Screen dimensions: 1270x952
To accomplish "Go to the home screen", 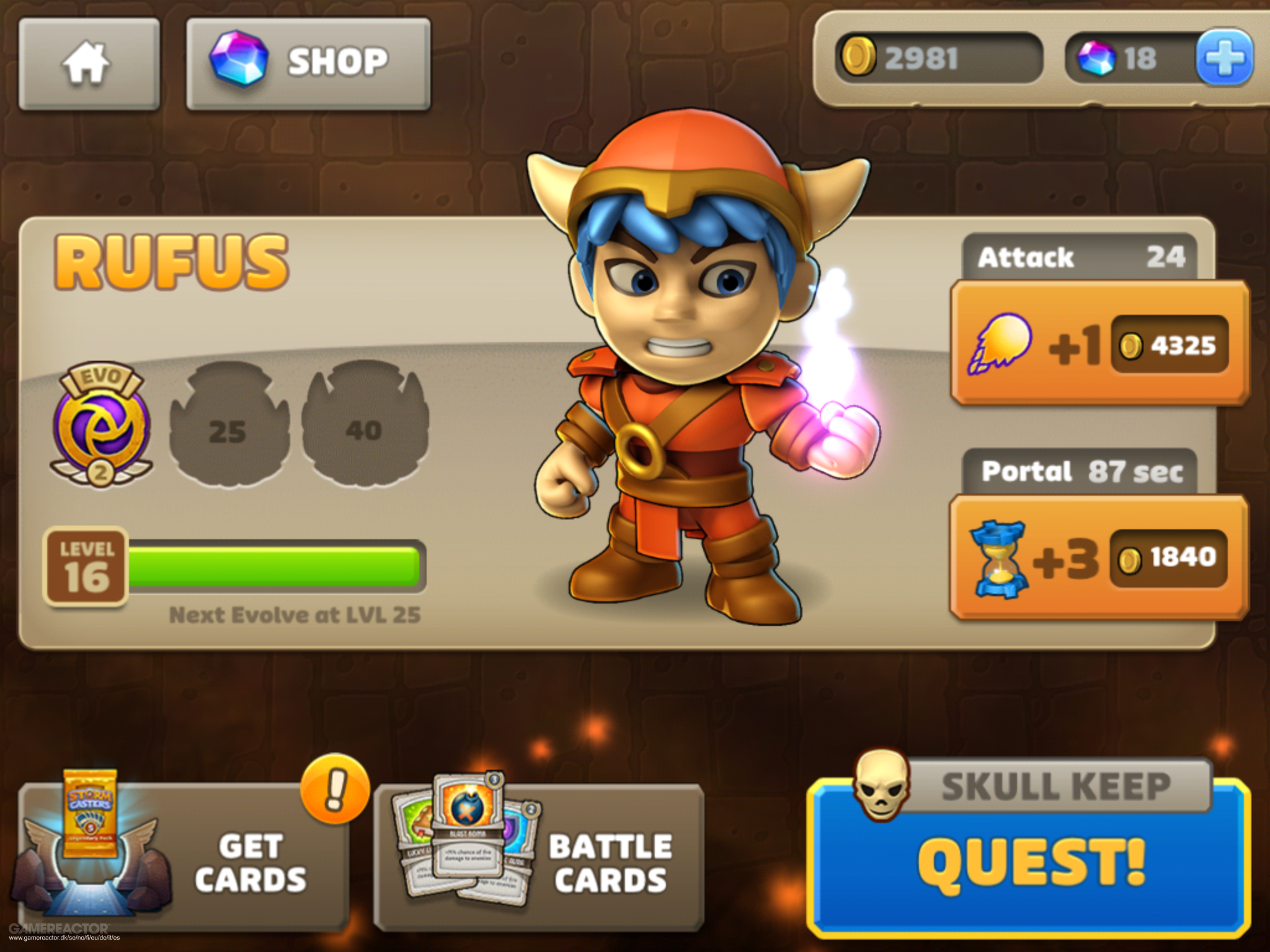I will [89, 64].
